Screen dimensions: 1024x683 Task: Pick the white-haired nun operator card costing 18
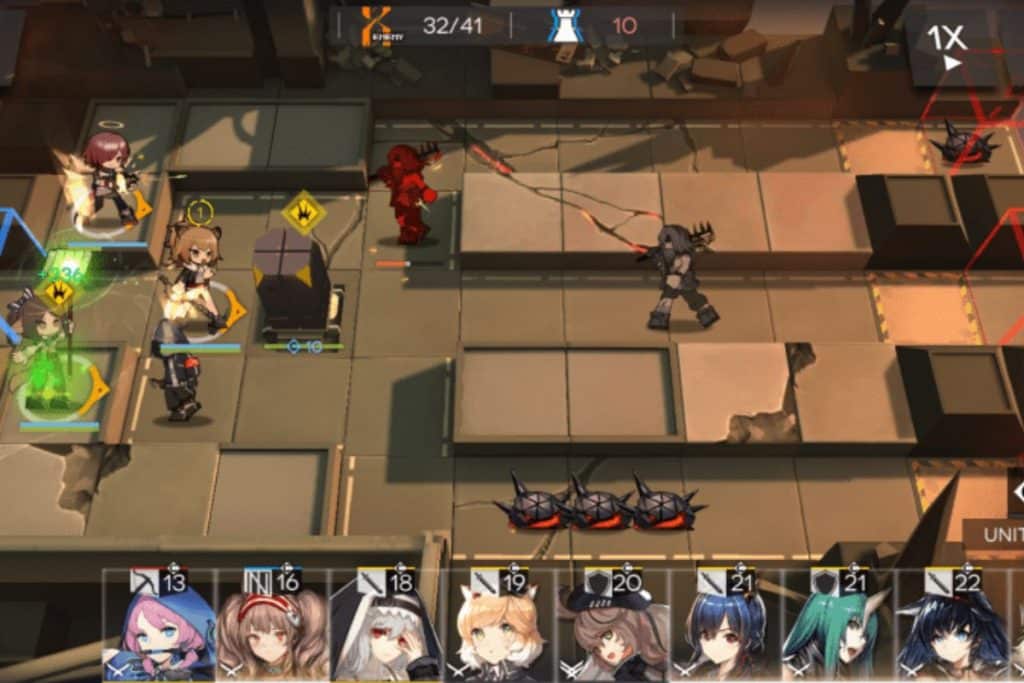tap(385, 627)
